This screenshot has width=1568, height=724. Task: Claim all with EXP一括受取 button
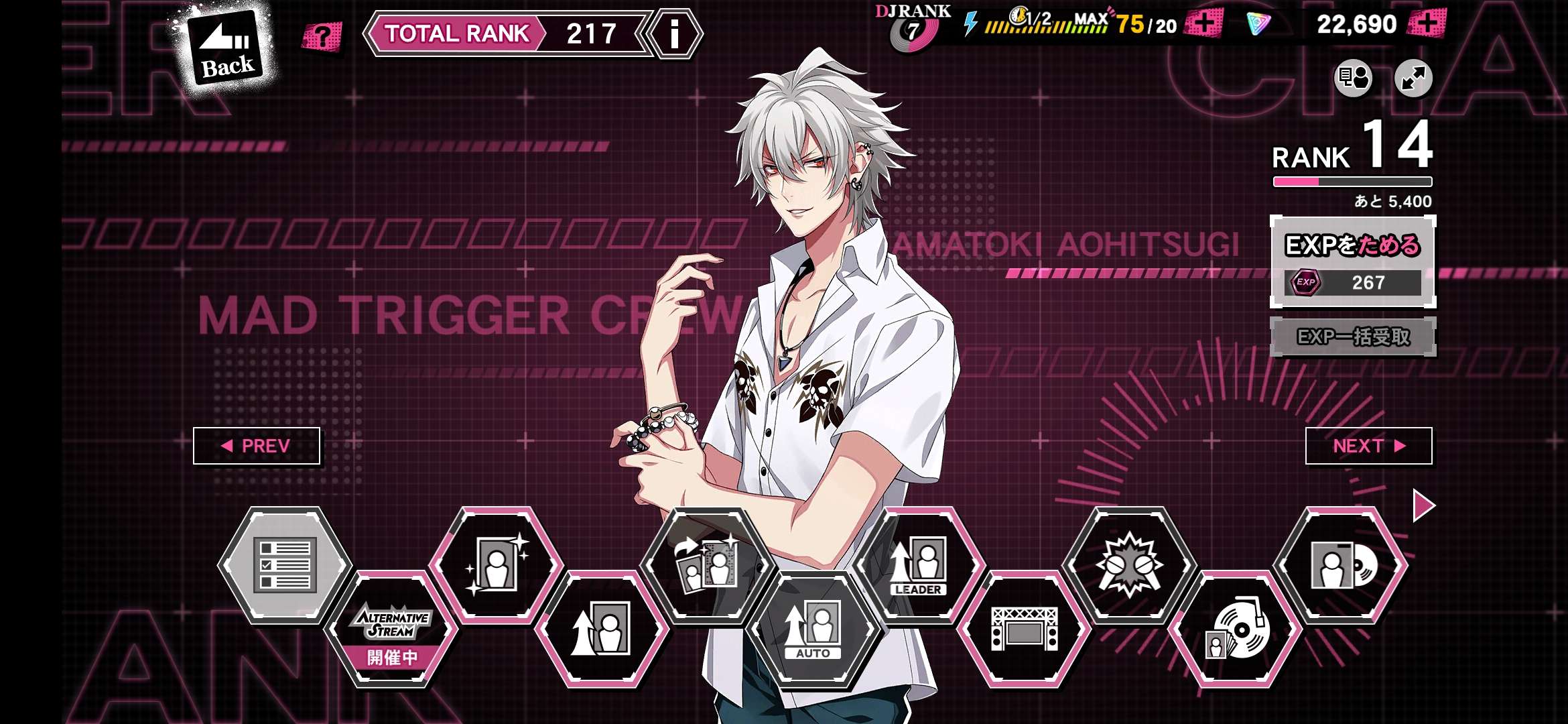(x=1352, y=337)
